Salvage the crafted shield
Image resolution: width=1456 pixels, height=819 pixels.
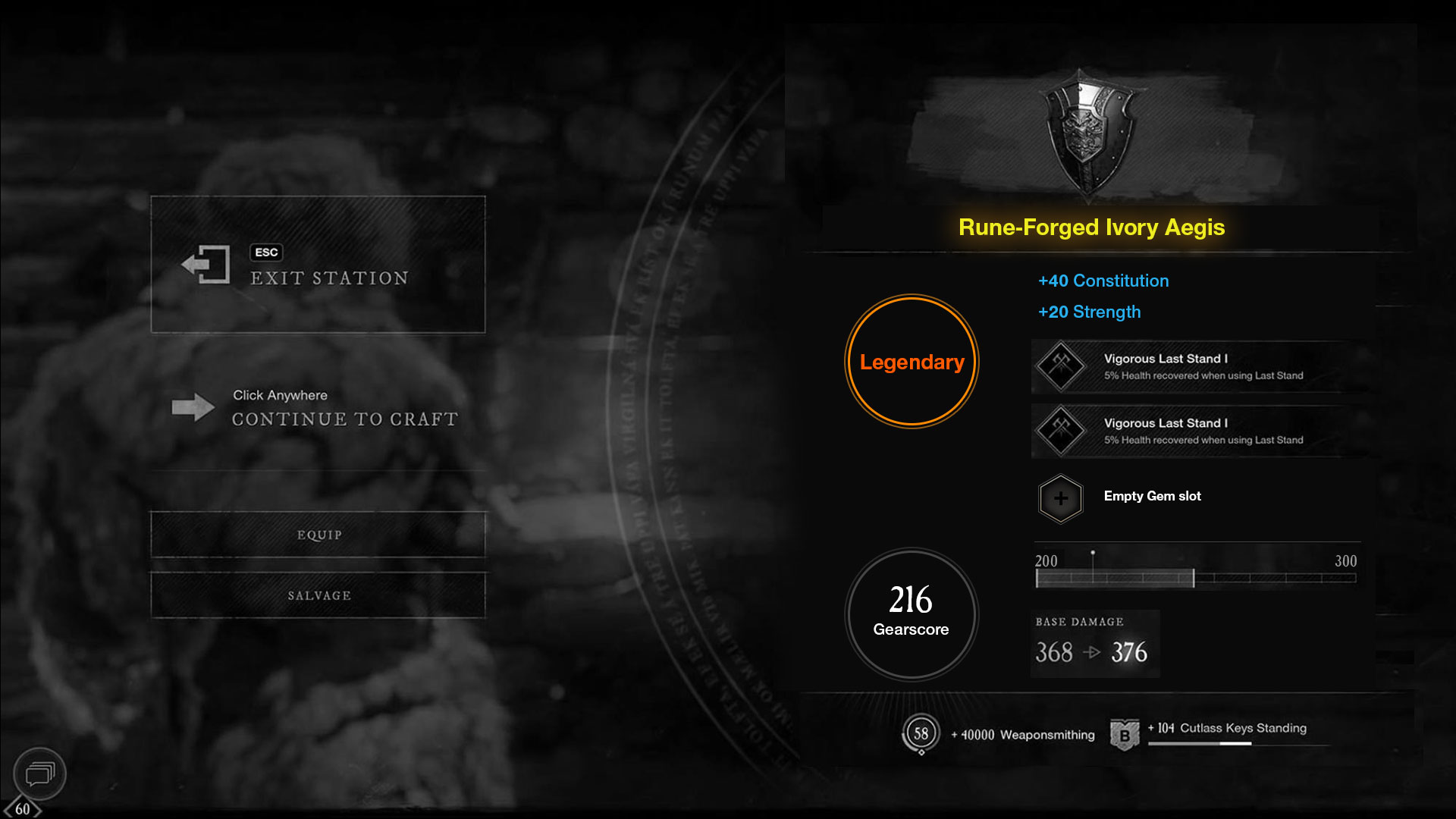(x=318, y=595)
